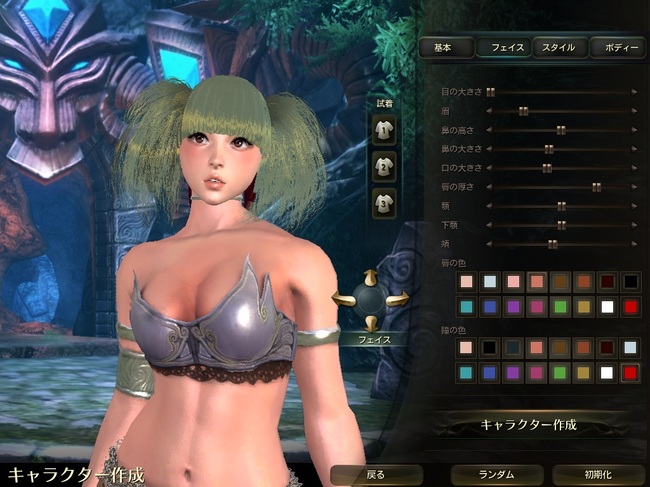Adjust the 鼻の高さ slider handle
The height and width of the screenshot is (487, 650).
pos(560,130)
